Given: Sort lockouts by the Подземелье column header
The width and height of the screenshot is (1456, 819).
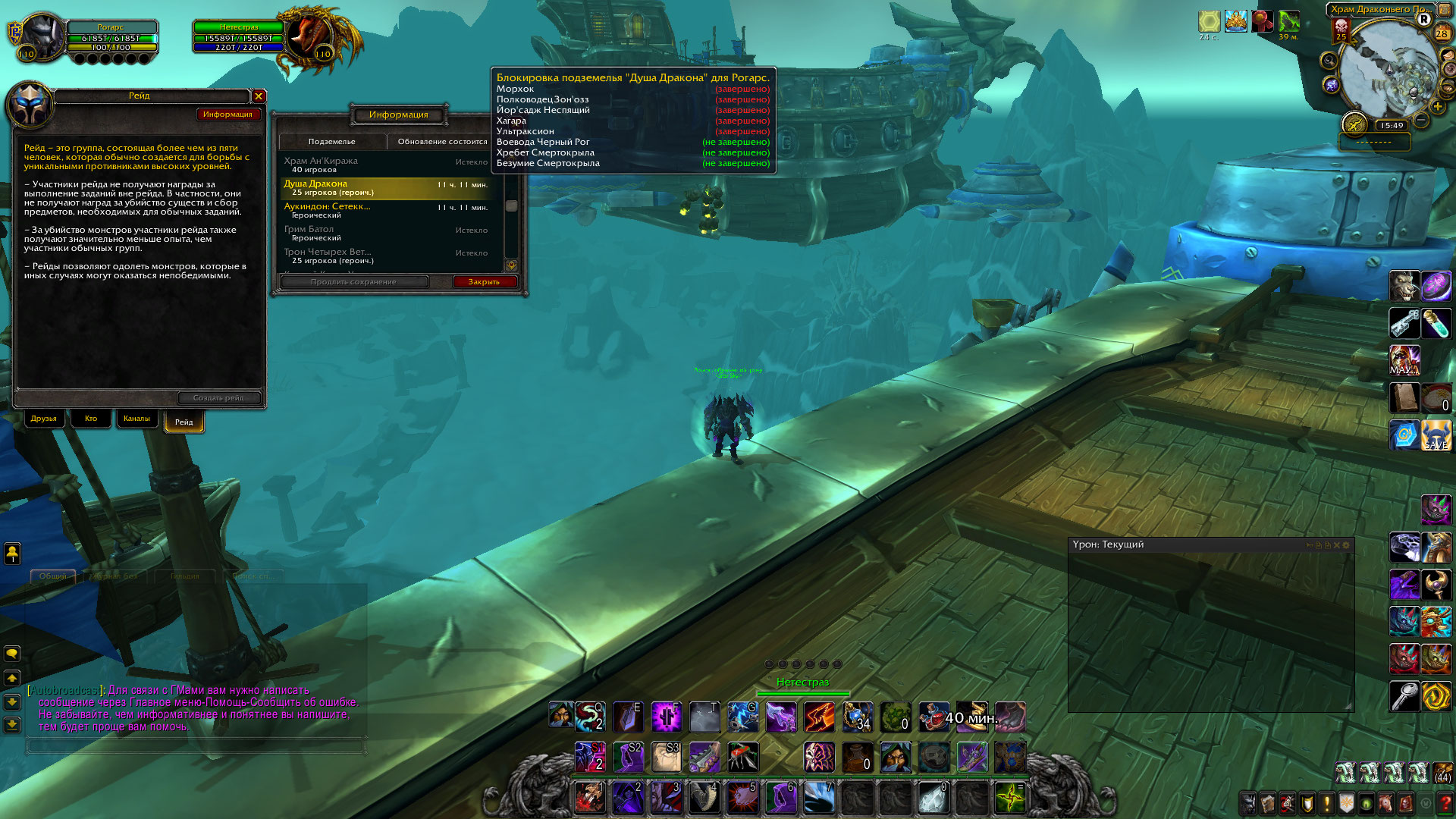Looking at the screenshot, I should [332, 142].
